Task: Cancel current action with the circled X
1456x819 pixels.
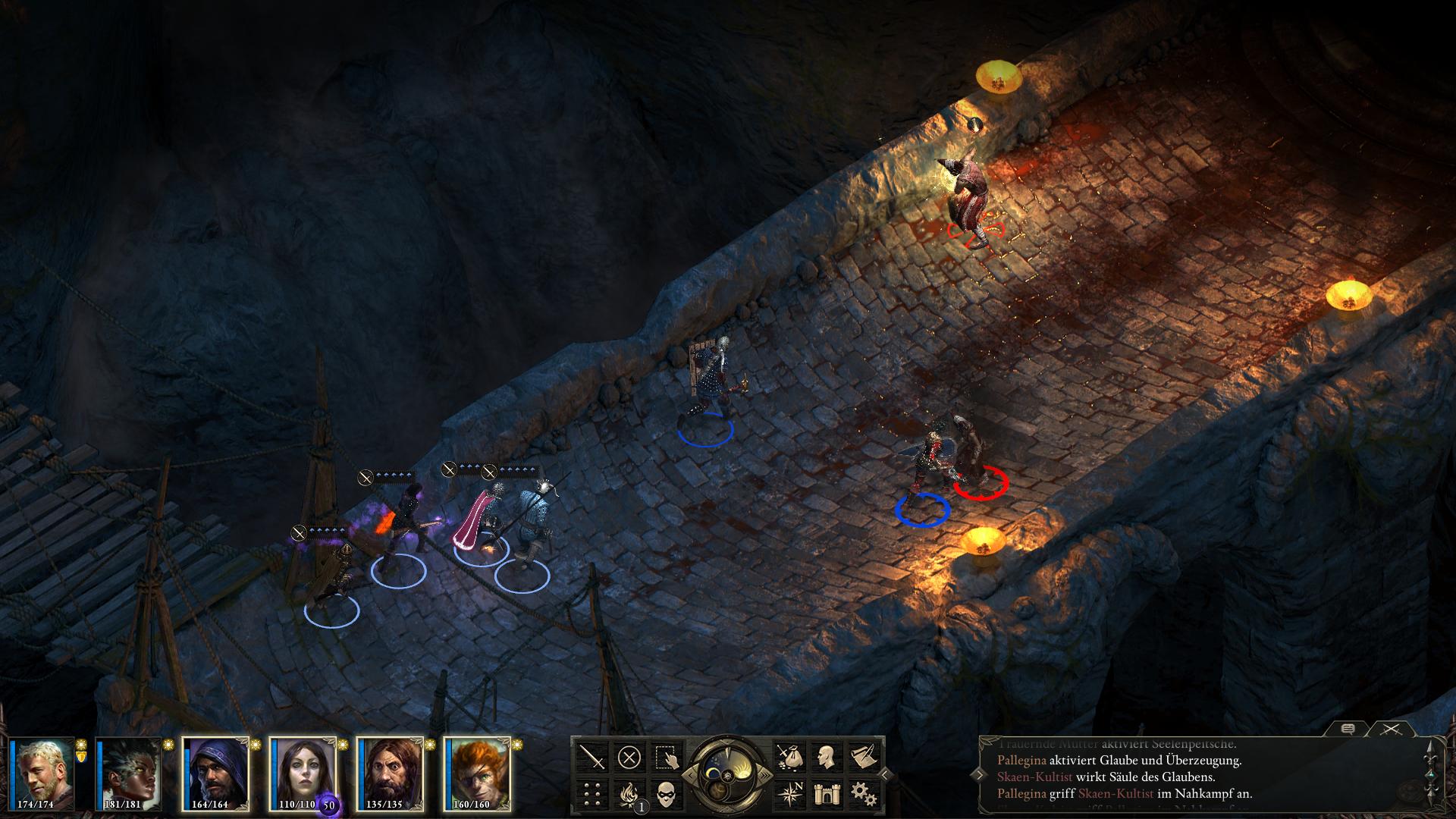Action: (629, 757)
